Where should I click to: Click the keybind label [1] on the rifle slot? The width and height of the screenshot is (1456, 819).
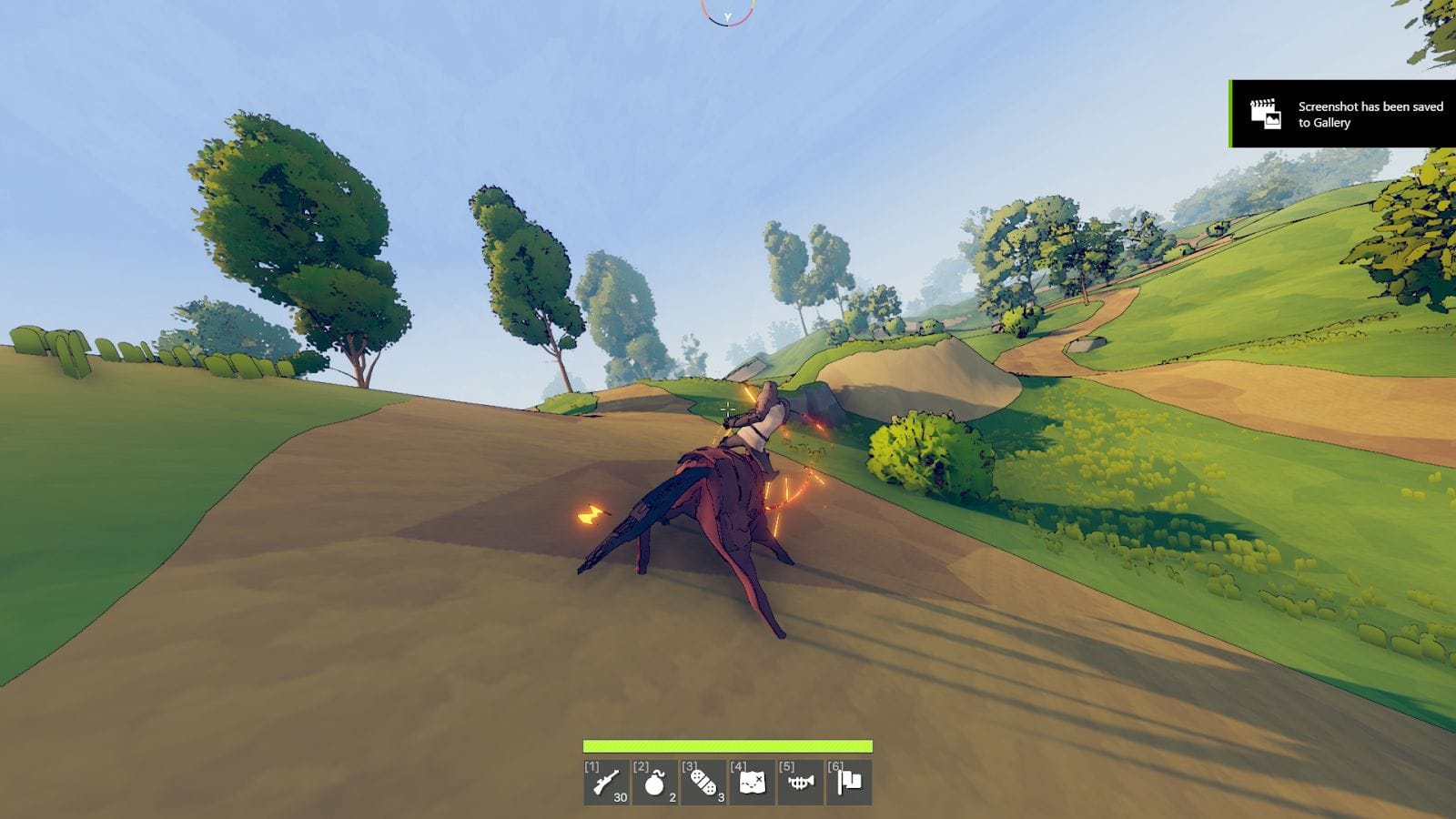pos(591,766)
